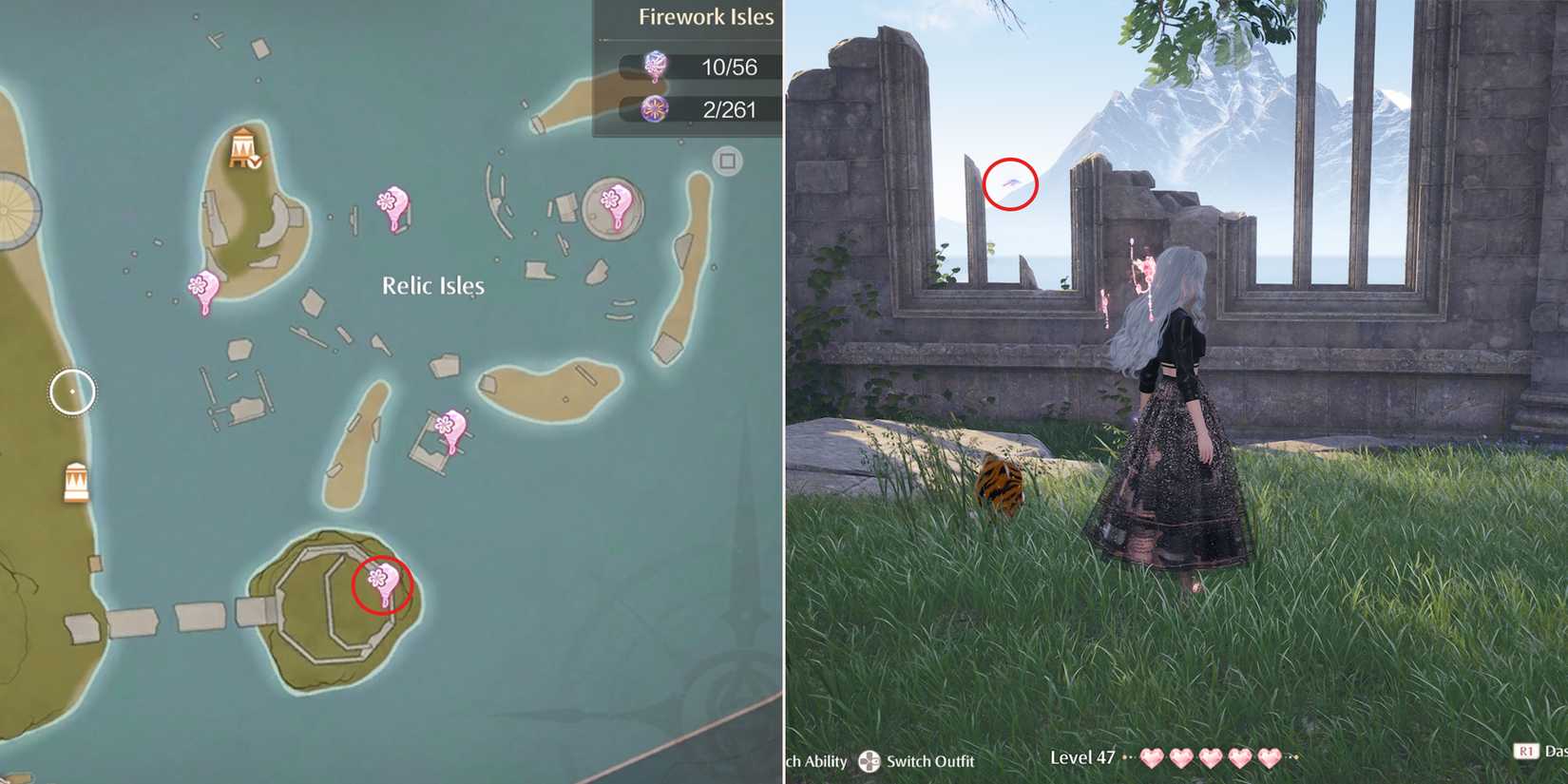Click the Relic Isles region label
The width and height of the screenshot is (1568, 784).
pos(432,285)
